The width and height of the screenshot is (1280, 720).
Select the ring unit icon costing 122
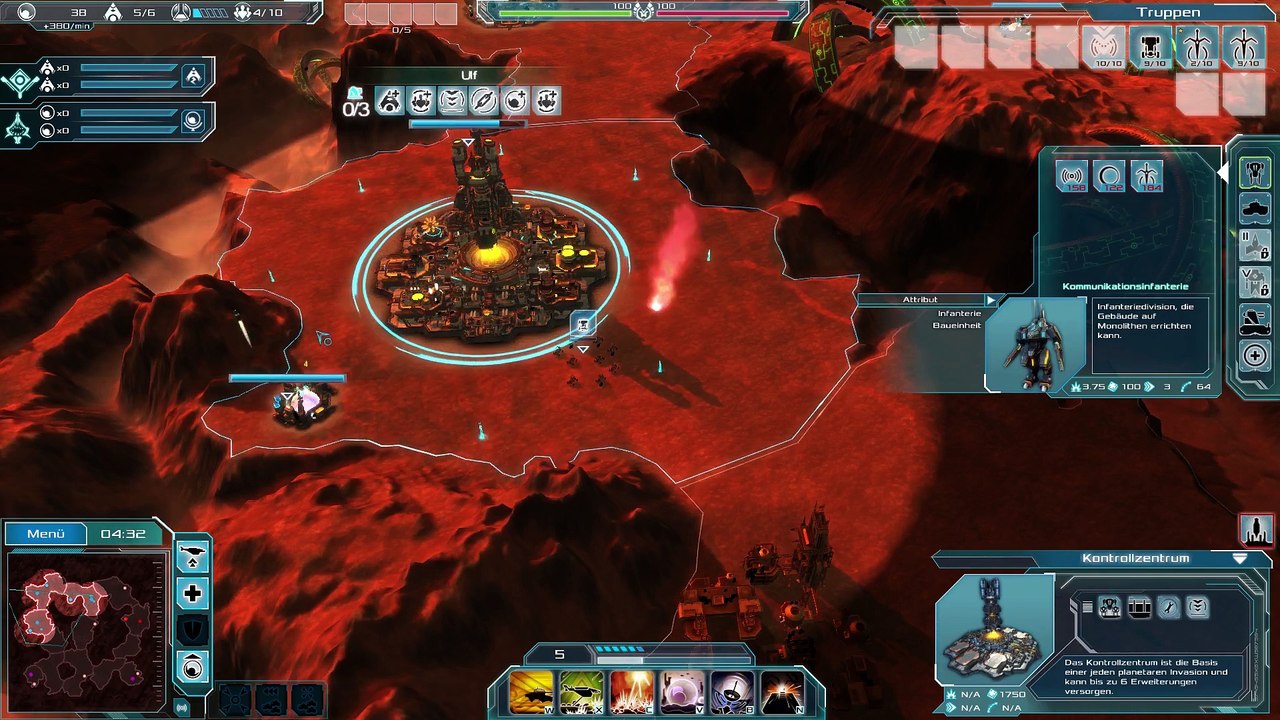(x=1109, y=177)
